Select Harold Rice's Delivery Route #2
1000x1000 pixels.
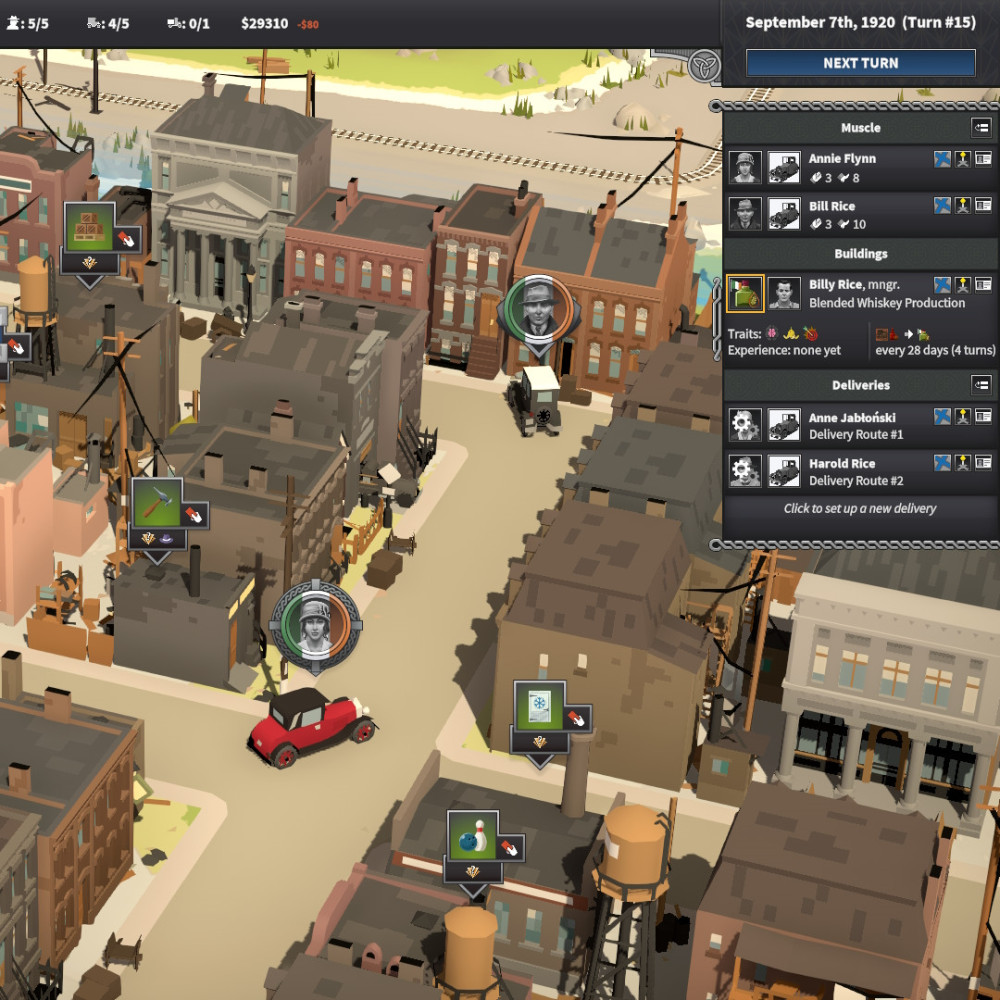855,472
